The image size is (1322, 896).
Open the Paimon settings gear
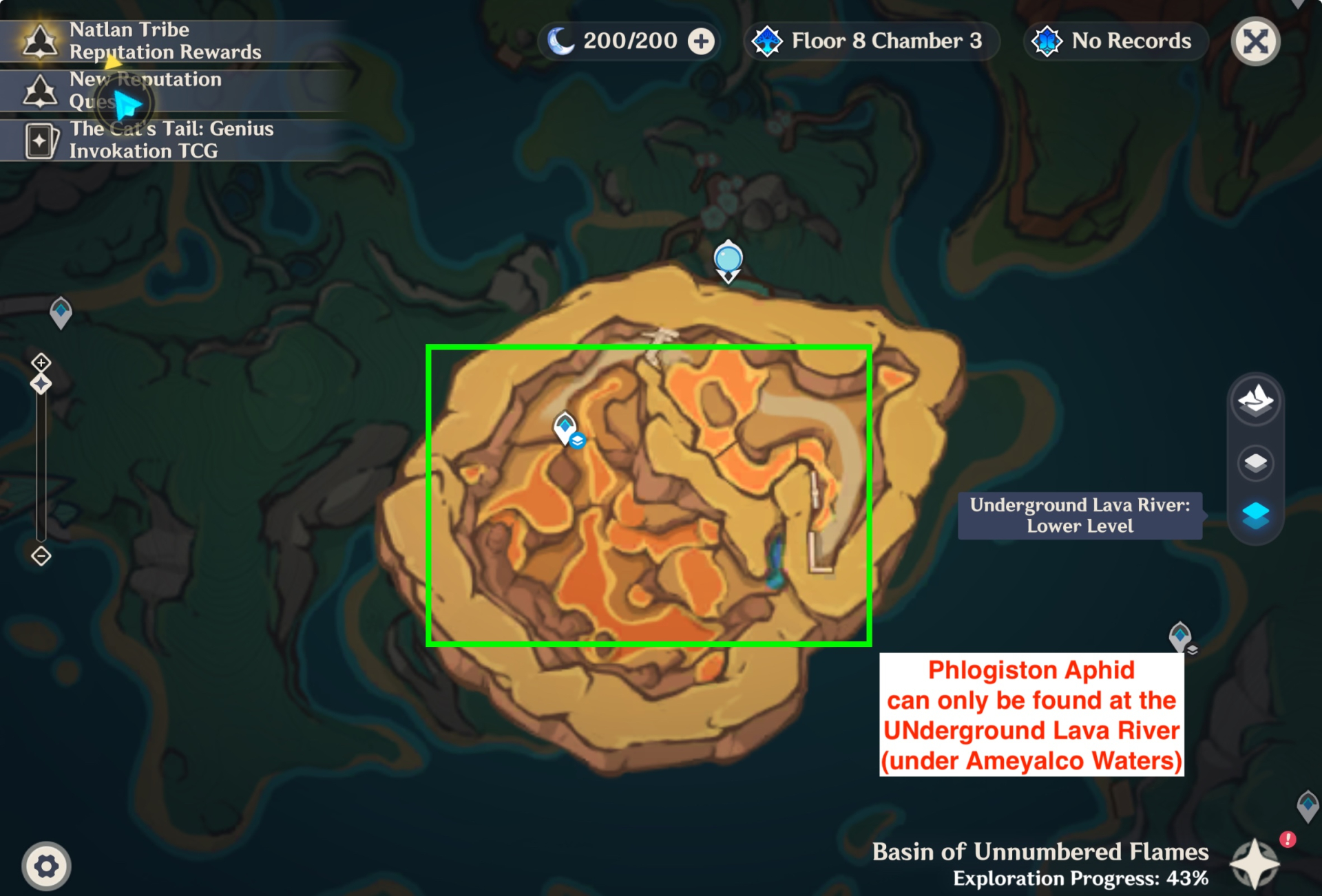45,866
